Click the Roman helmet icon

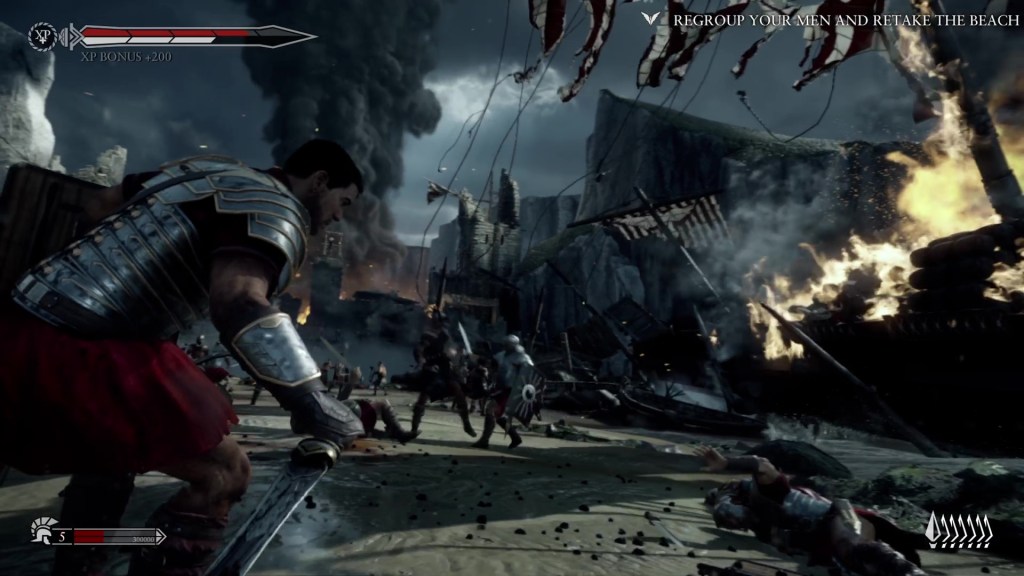pyautogui.click(x=43, y=531)
